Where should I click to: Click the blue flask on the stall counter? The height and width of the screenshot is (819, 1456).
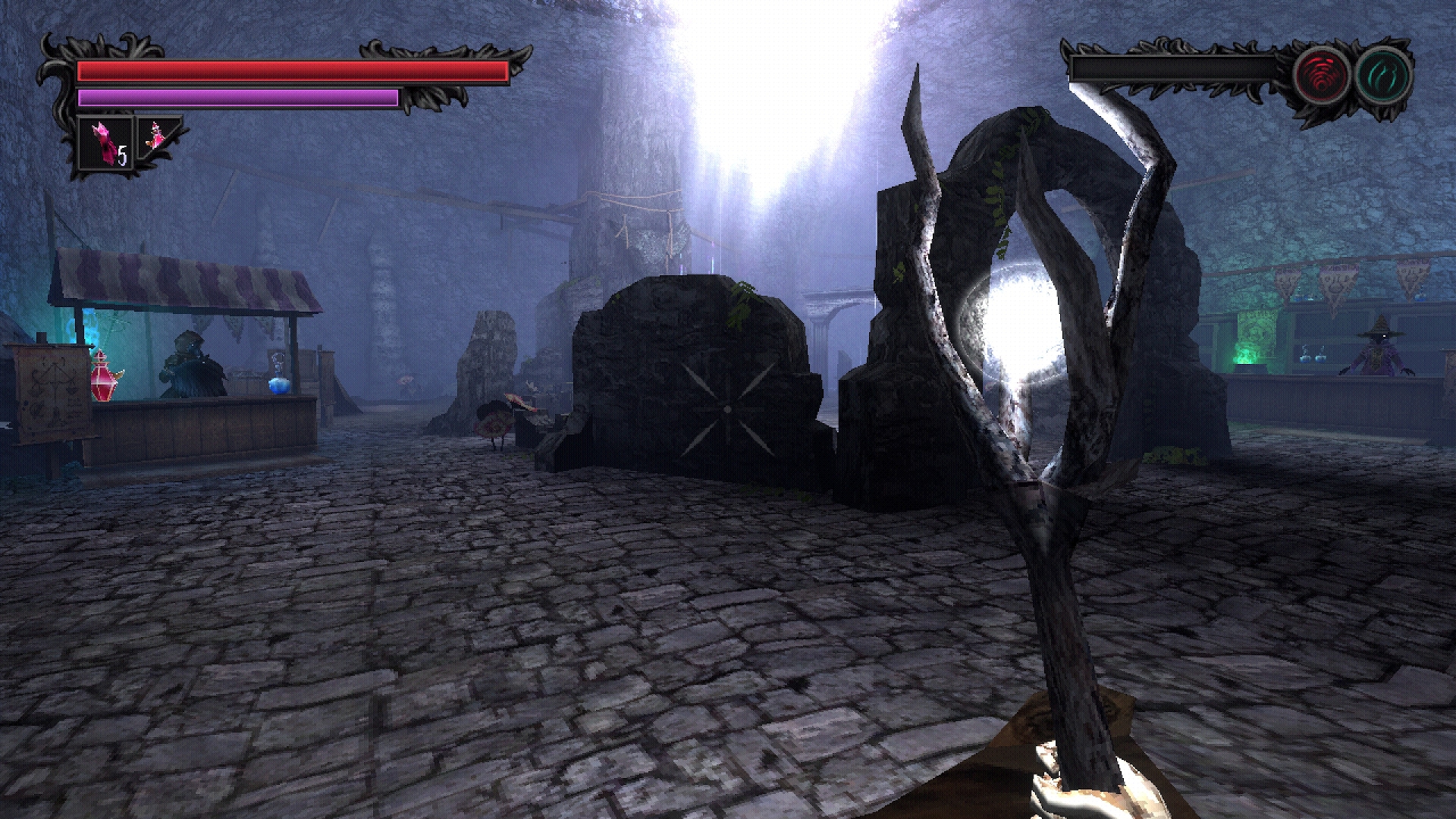click(279, 383)
